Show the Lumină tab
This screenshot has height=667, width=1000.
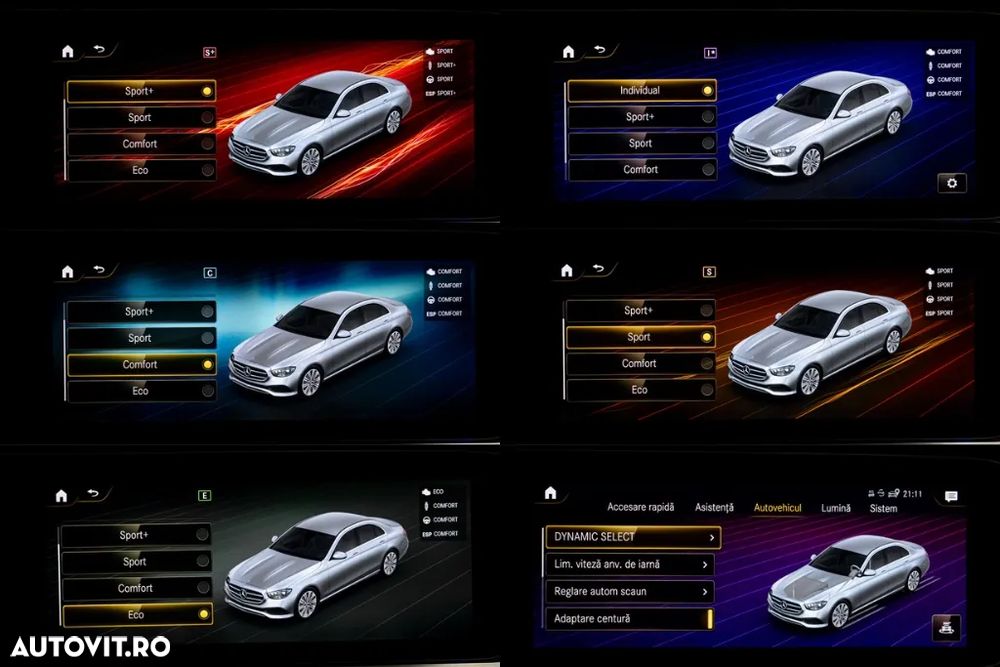pos(836,508)
